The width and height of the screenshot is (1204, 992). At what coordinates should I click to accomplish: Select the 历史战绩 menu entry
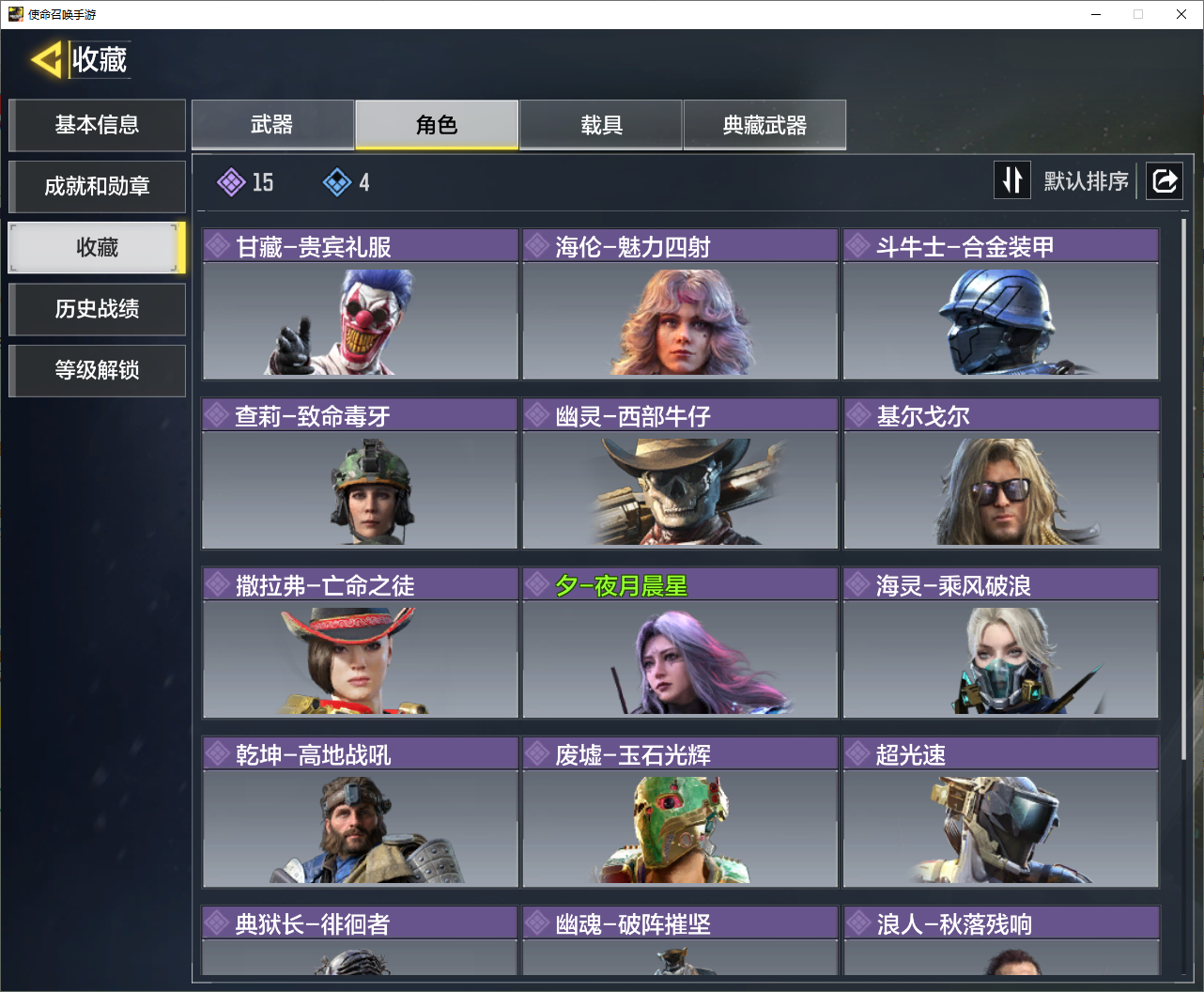pos(97,309)
